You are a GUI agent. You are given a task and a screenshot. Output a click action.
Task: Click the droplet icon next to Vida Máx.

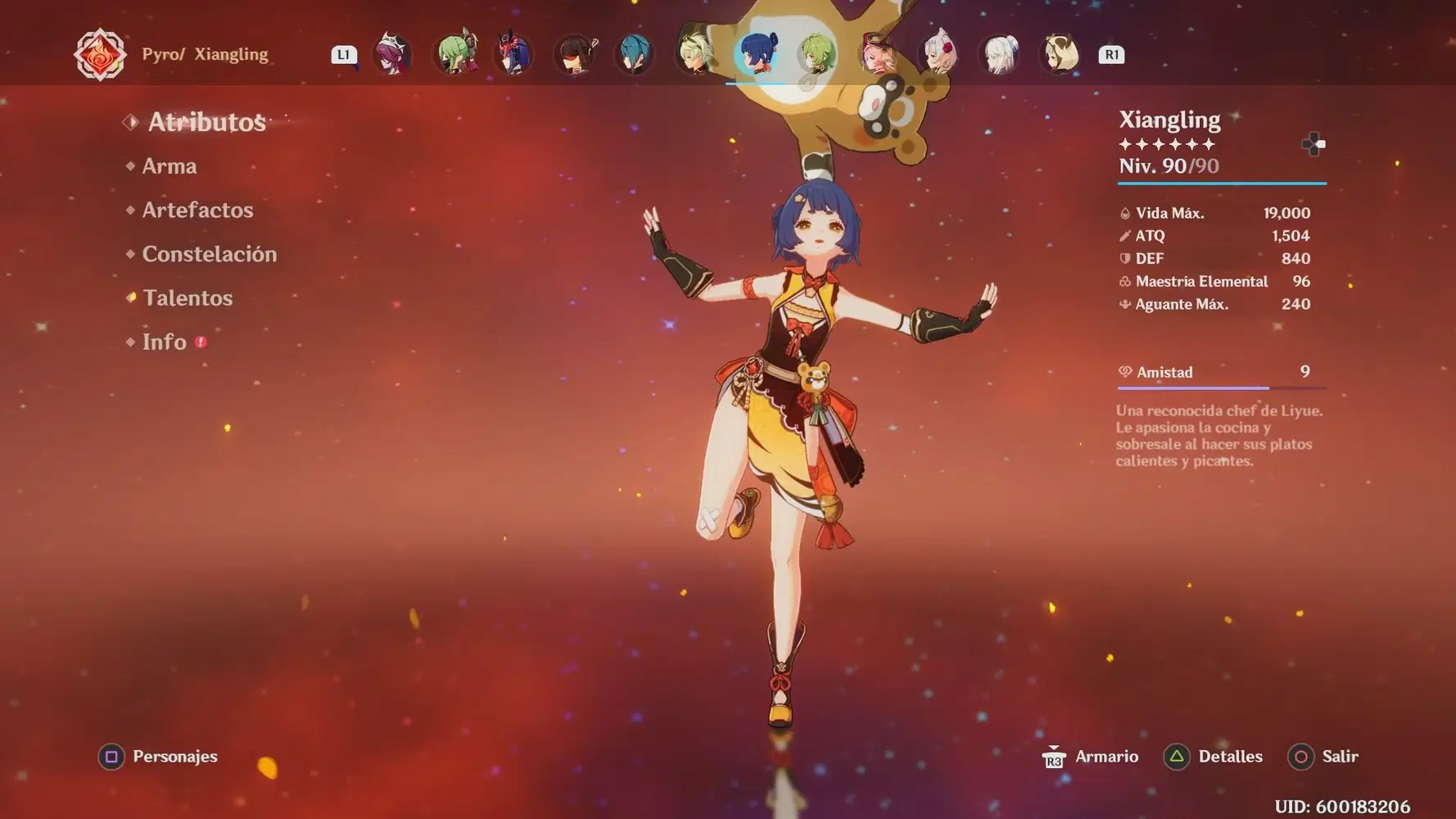(x=1124, y=212)
